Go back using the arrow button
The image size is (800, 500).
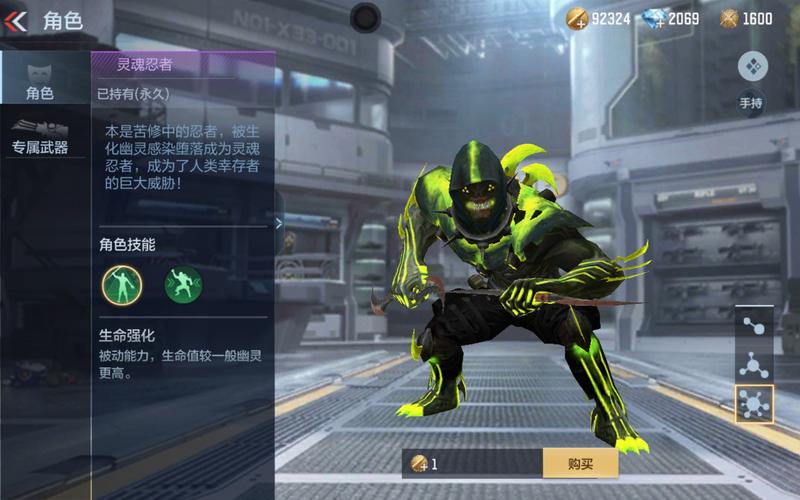pyautogui.click(x=16, y=20)
